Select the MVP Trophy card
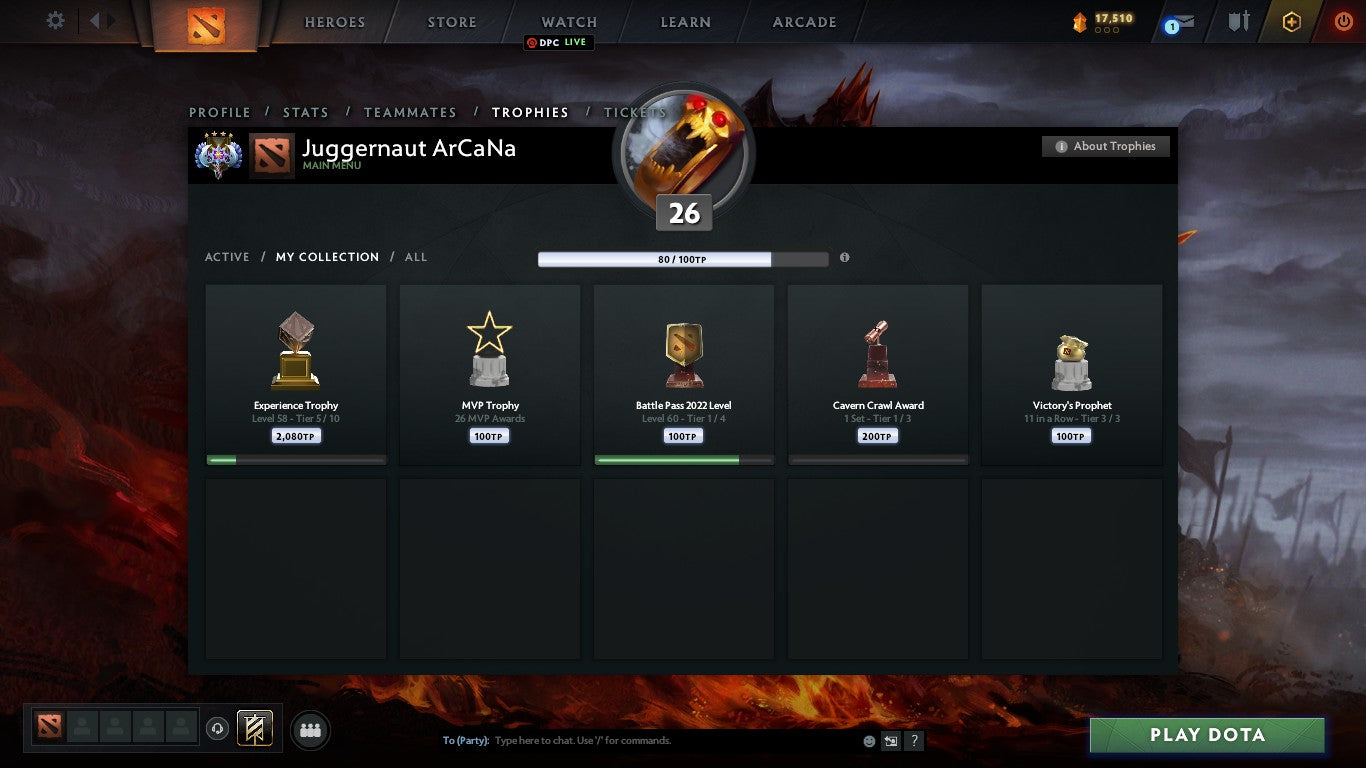The height and width of the screenshot is (768, 1366). [489, 375]
